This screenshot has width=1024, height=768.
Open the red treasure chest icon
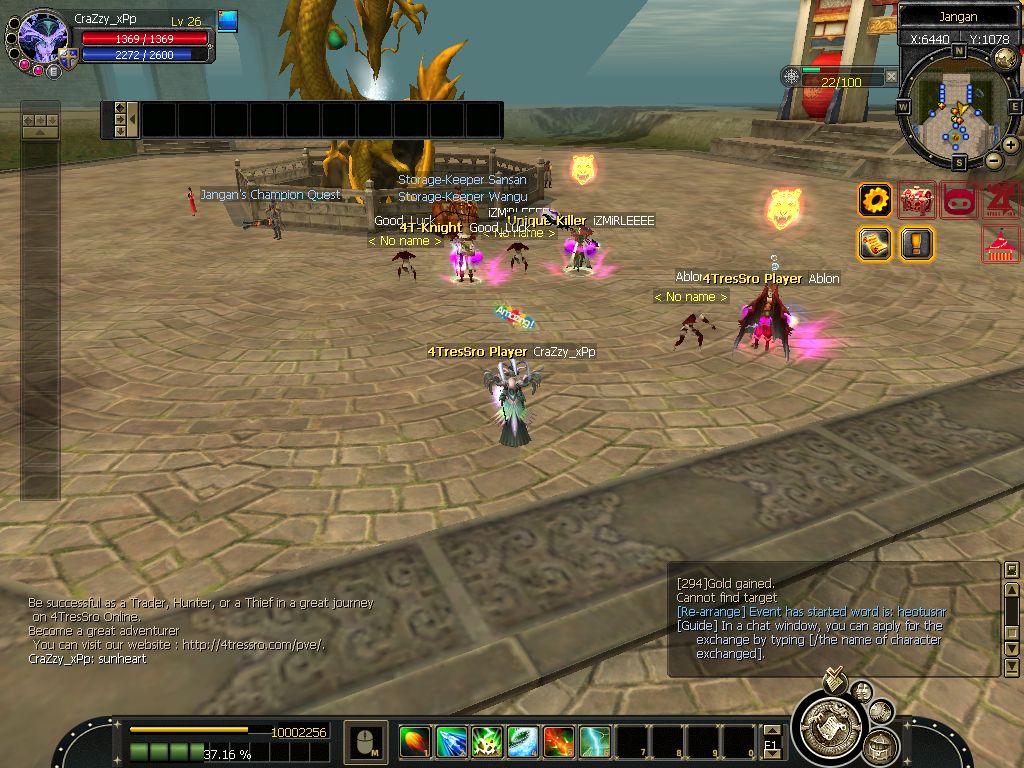[917, 200]
